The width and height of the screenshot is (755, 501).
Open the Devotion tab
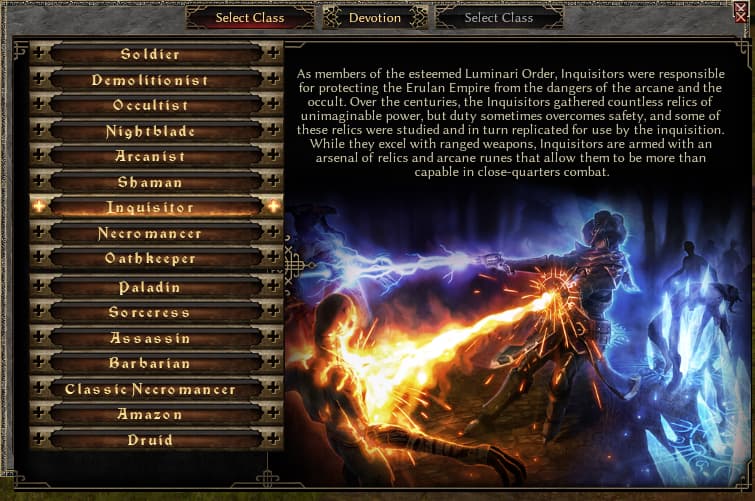pyautogui.click(x=375, y=17)
